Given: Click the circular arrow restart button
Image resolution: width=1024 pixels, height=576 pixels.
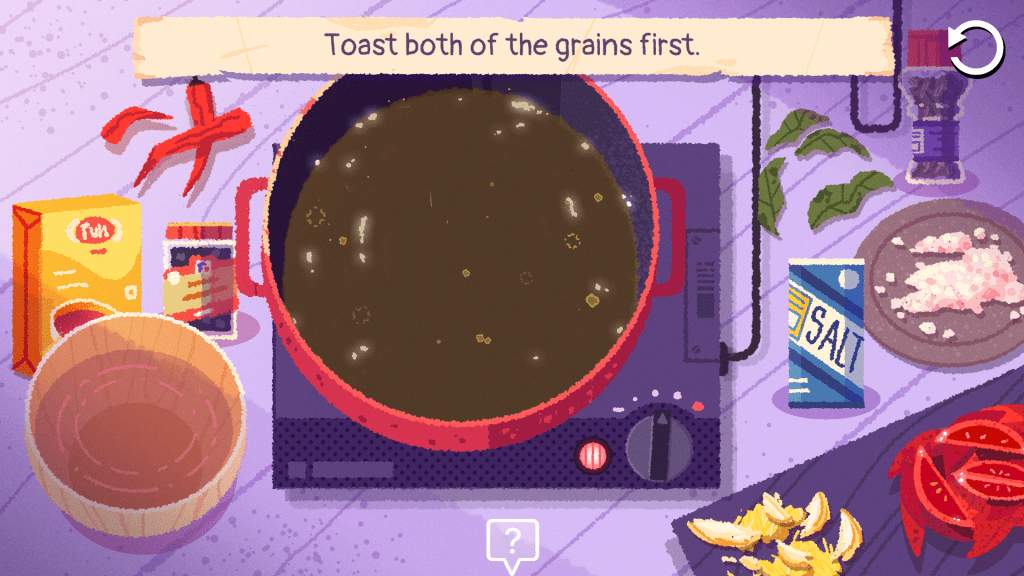Looking at the screenshot, I should point(975,49).
